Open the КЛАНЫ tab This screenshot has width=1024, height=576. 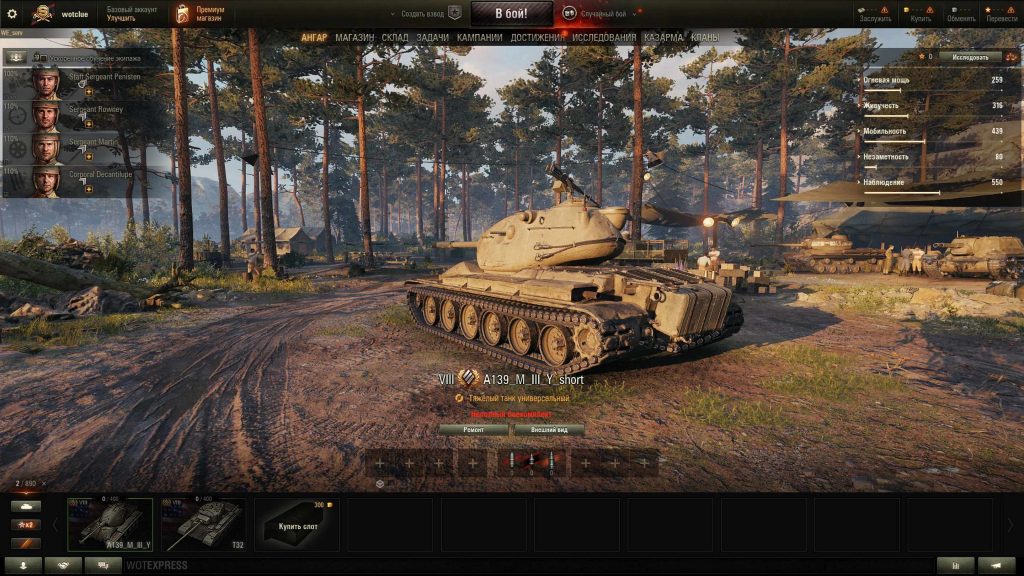(x=704, y=38)
